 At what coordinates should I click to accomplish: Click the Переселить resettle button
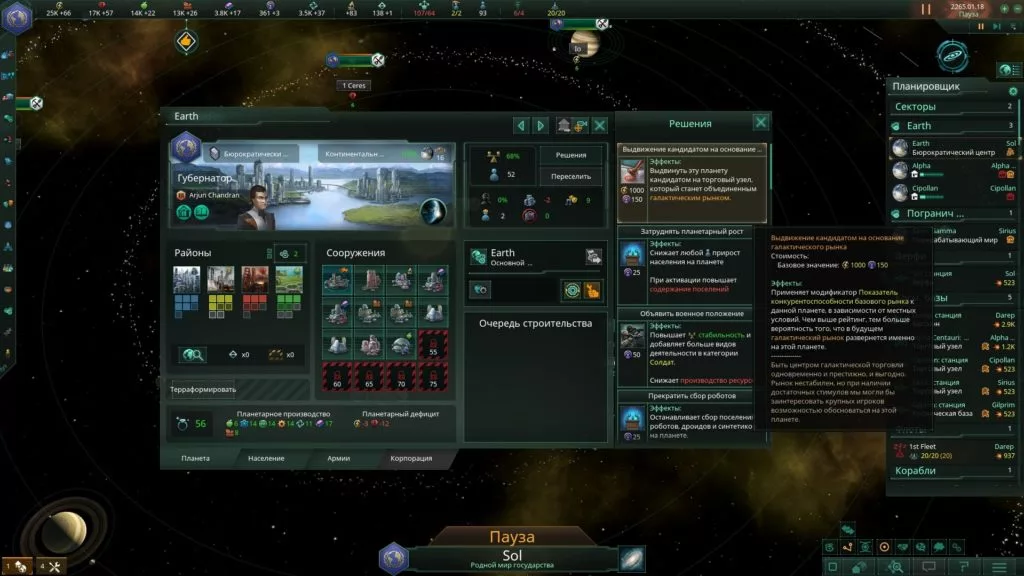pyautogui.click(x=572, y=177)
